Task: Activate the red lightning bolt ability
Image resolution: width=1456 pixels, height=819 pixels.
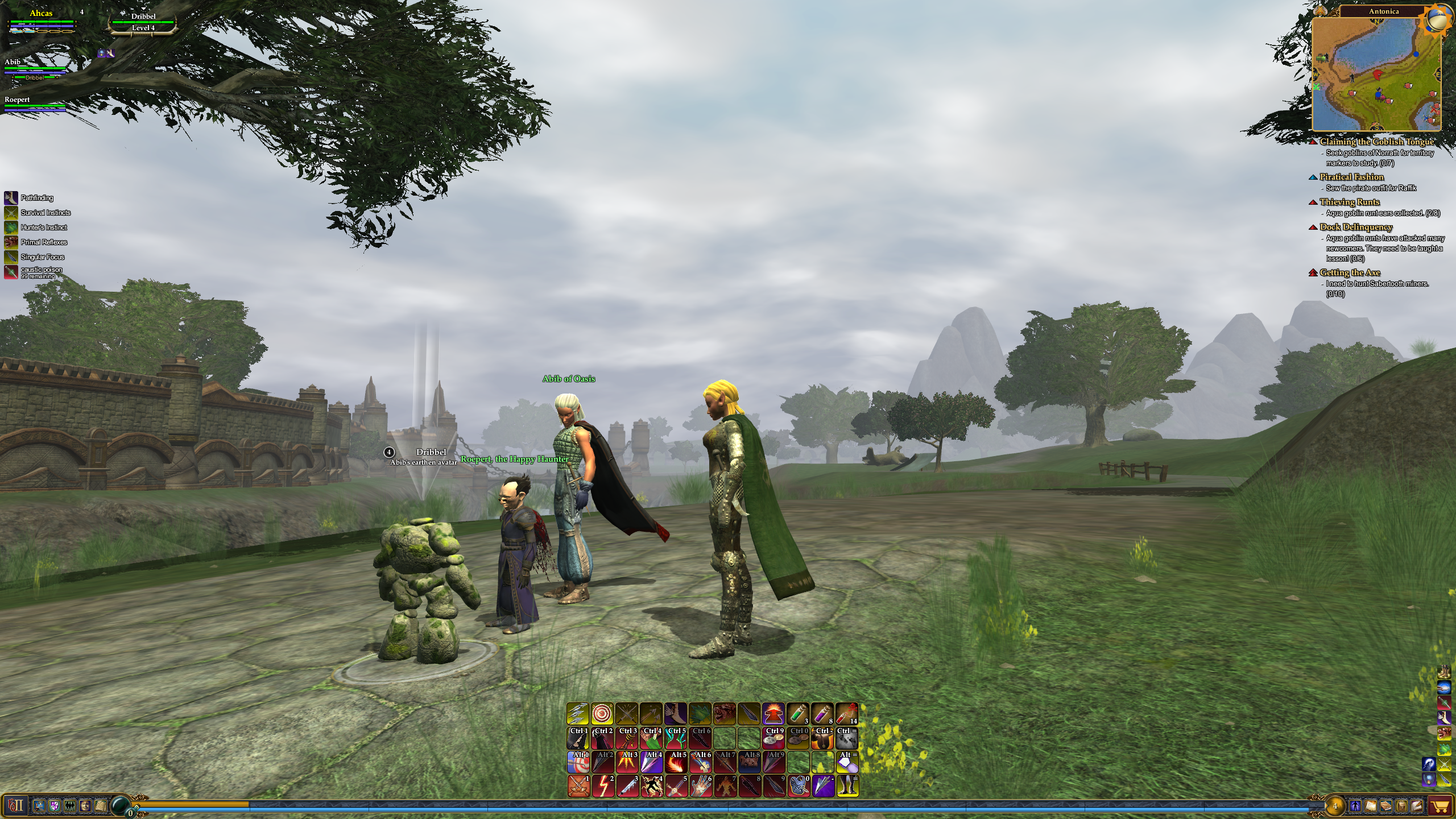Action: pos(603,786)
